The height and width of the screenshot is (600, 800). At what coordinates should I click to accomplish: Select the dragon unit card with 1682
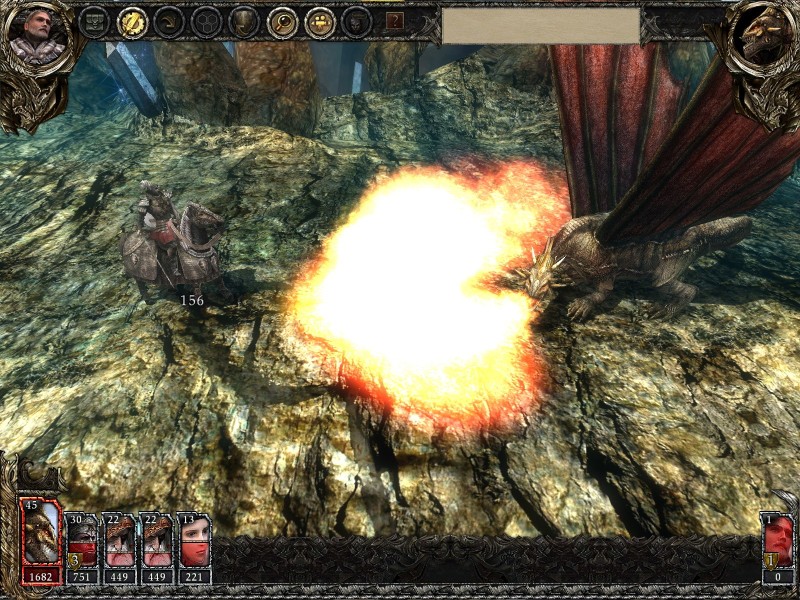pyautogui.click(x=40, y=540)
